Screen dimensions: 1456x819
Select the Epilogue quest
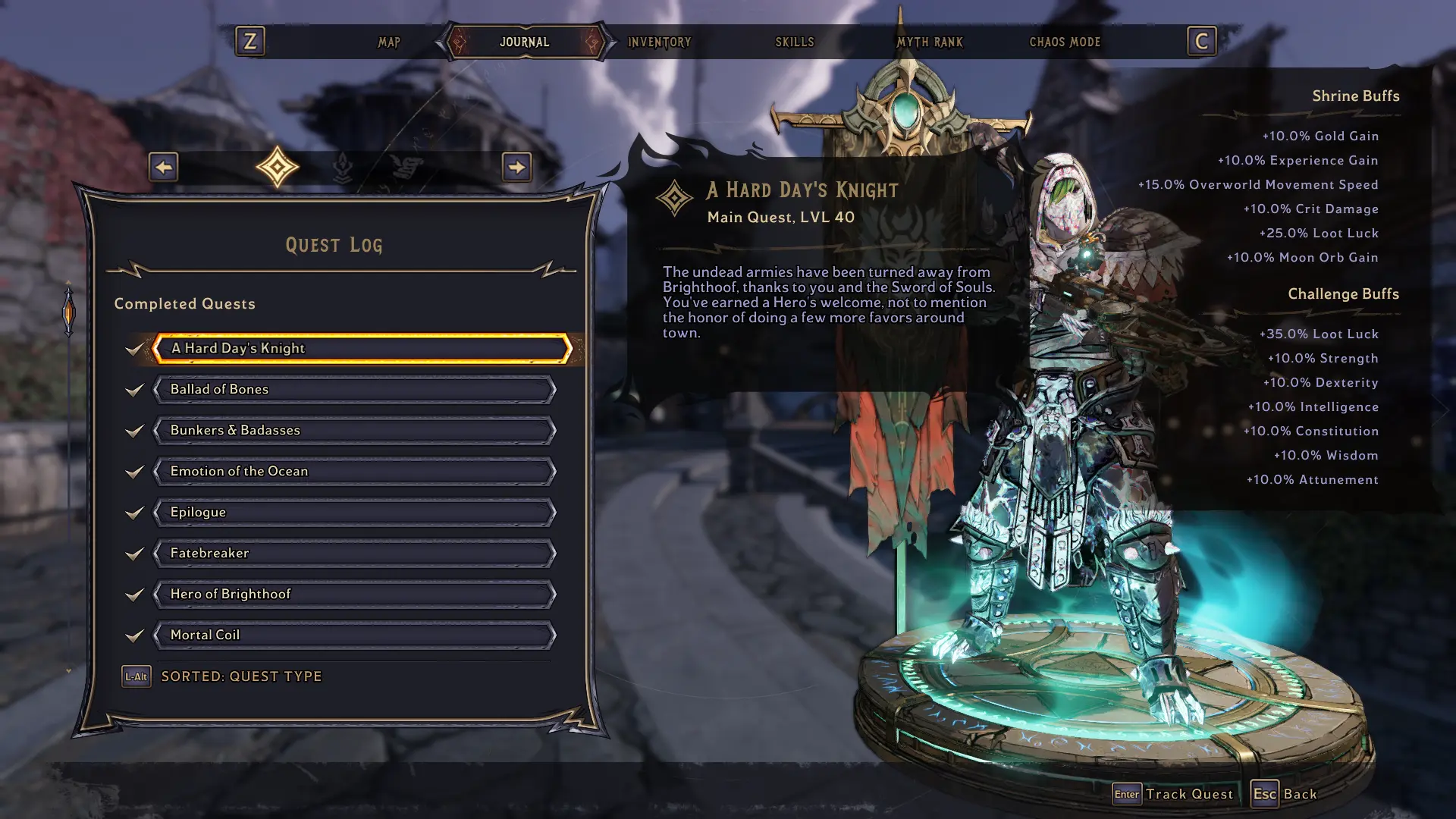(x=355, y=512)
